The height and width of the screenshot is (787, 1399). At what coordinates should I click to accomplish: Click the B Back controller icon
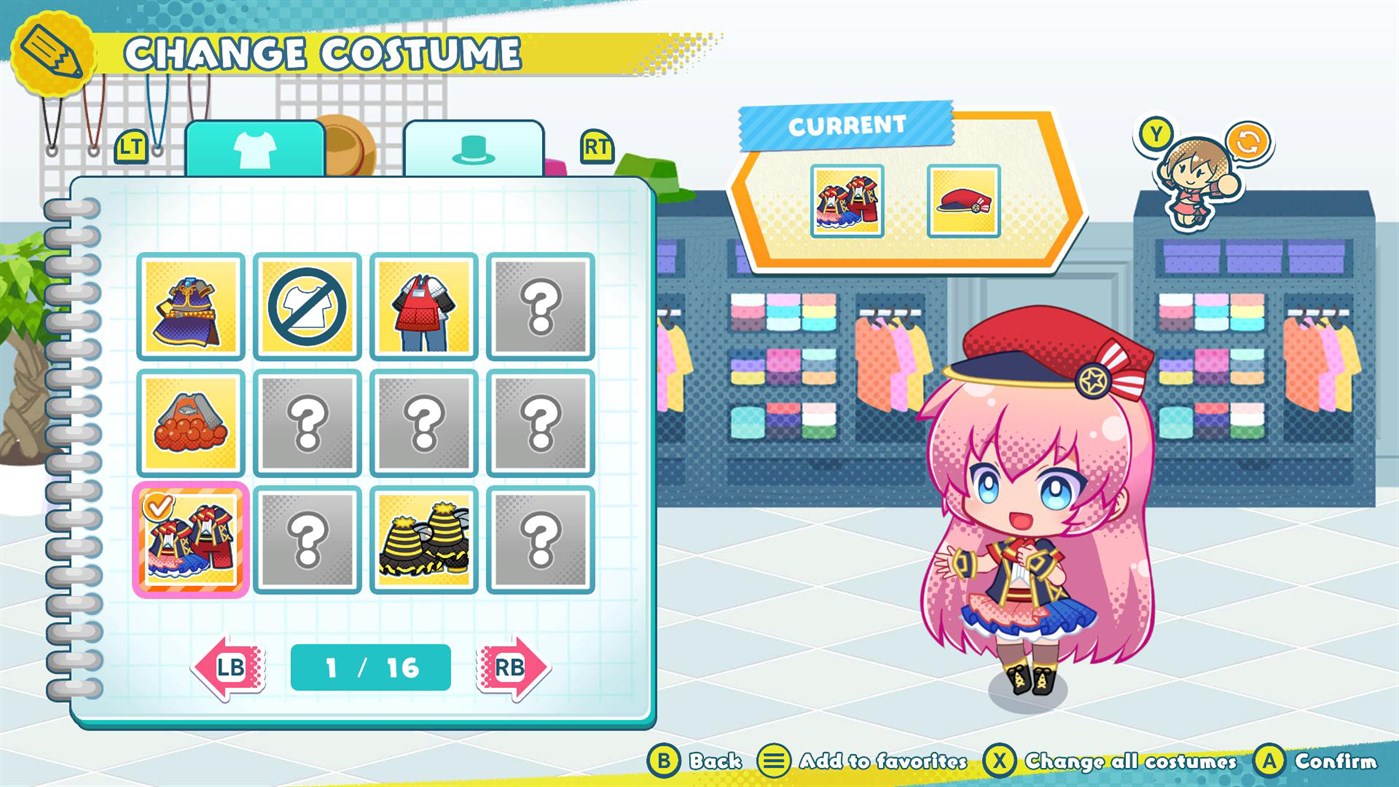[x=665, y=761]
